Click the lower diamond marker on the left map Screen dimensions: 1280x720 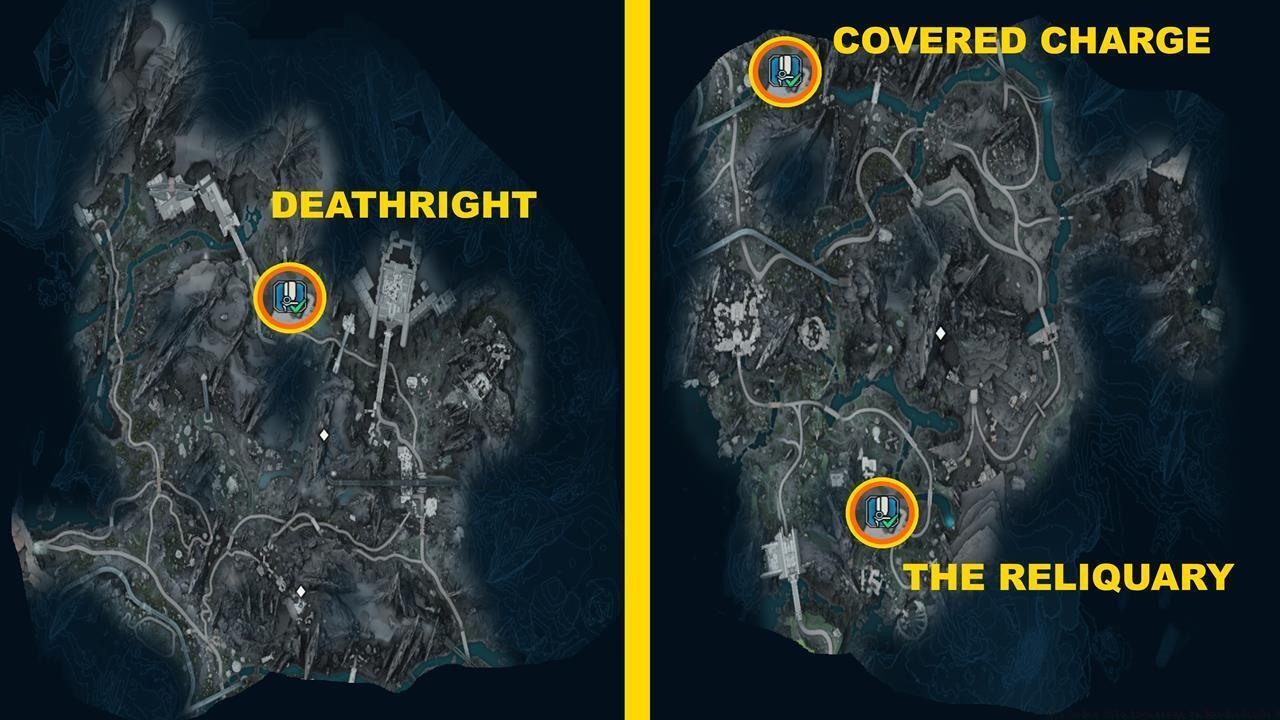pyautogui.click(x=299, y=593)
